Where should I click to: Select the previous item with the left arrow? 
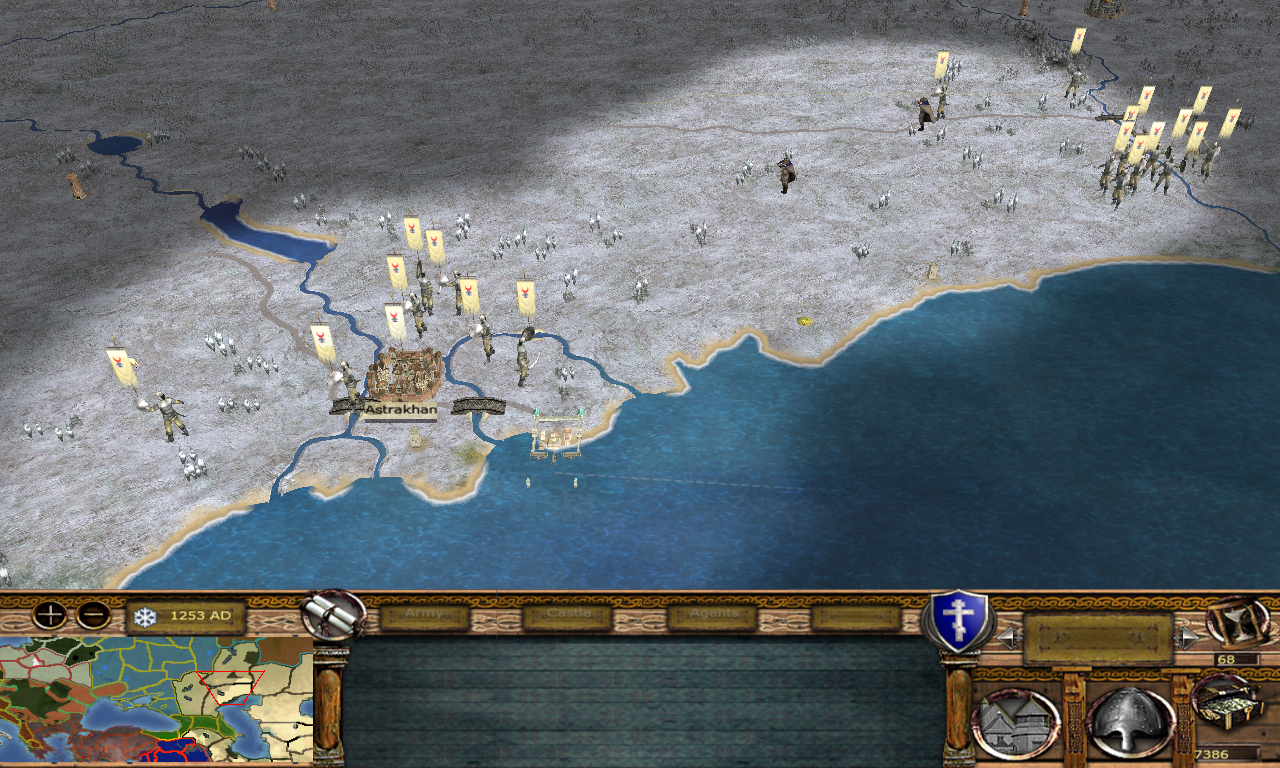[x=1010, y=637]
